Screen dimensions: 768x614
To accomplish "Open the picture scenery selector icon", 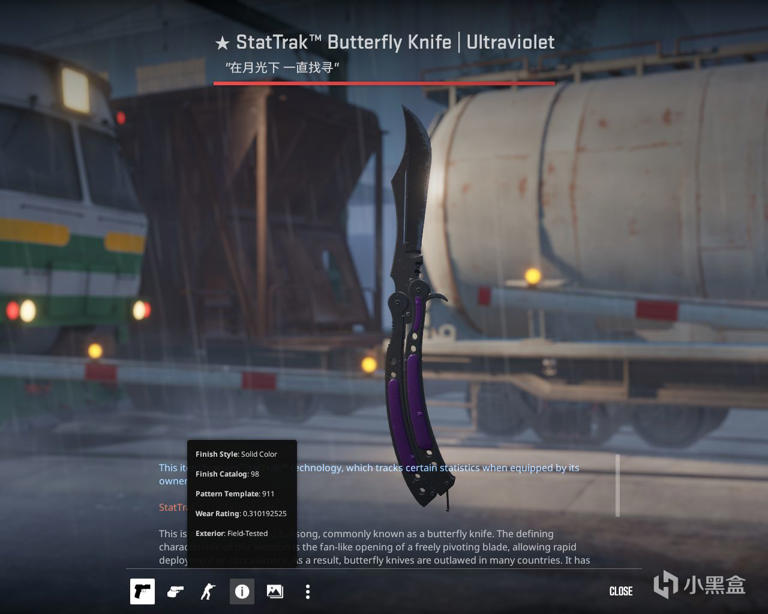I will (274, 591).
